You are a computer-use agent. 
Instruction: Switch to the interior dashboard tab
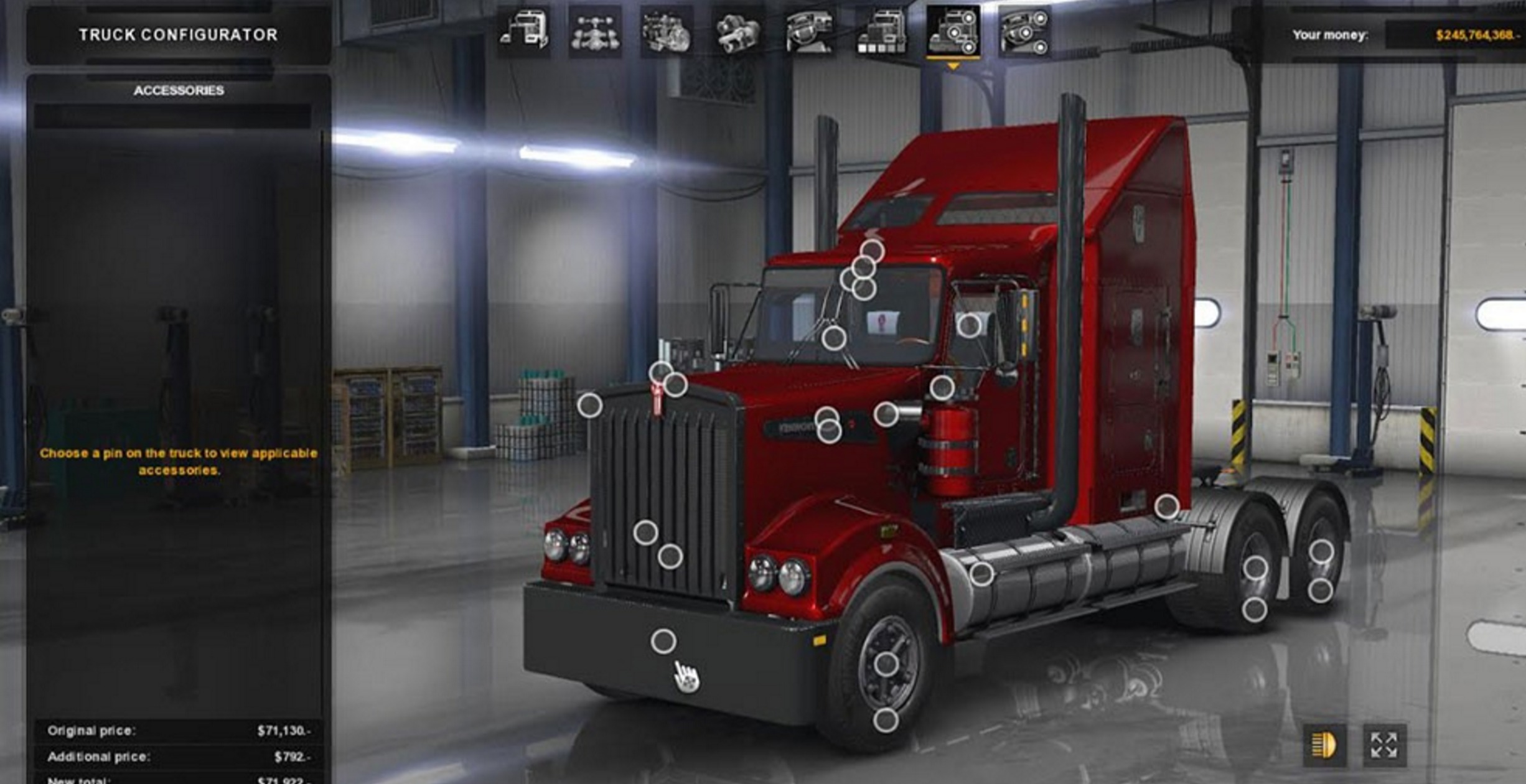(x=809, y=32)
